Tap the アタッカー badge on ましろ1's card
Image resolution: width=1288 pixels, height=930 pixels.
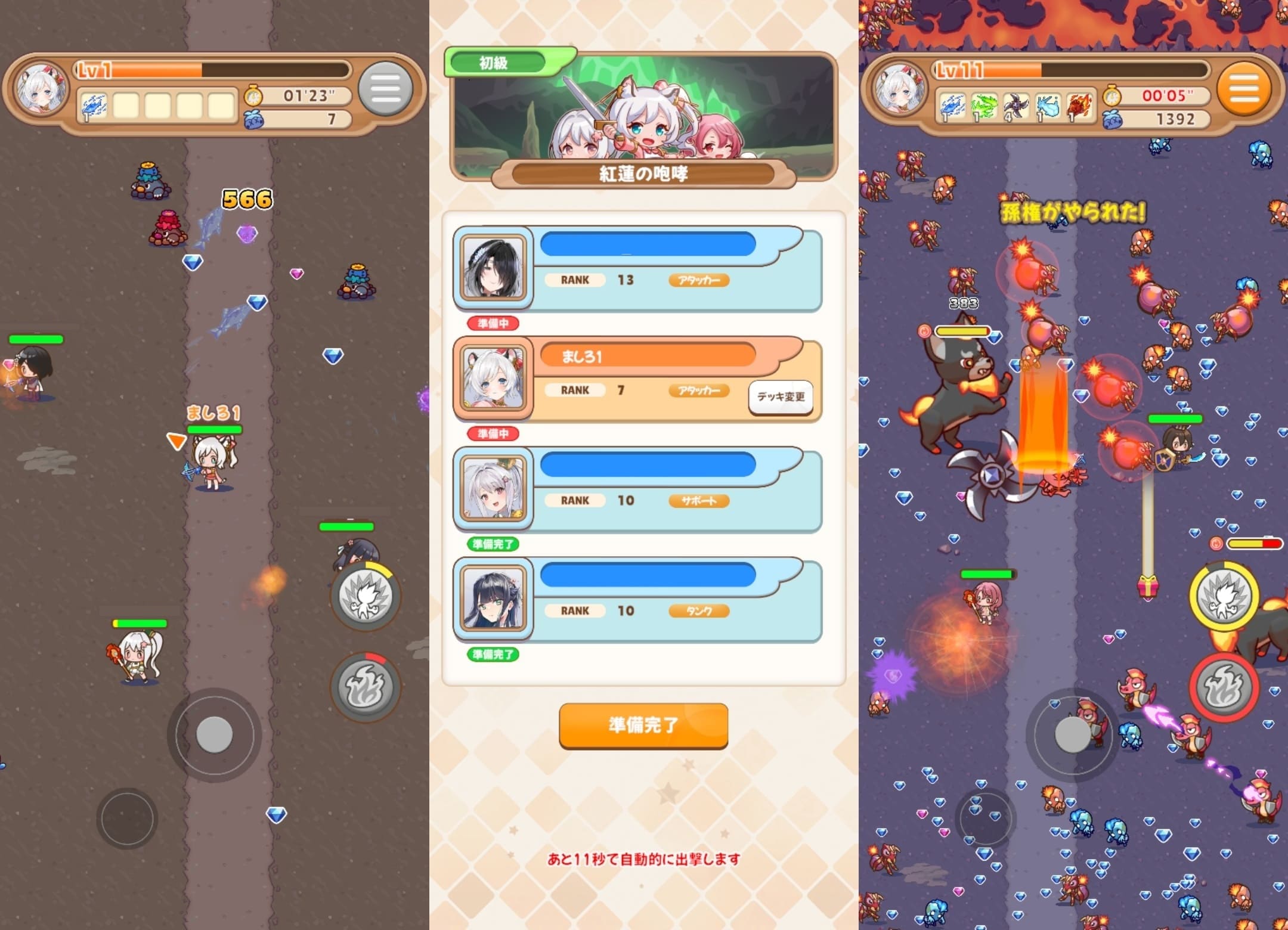tap(701, 390)
